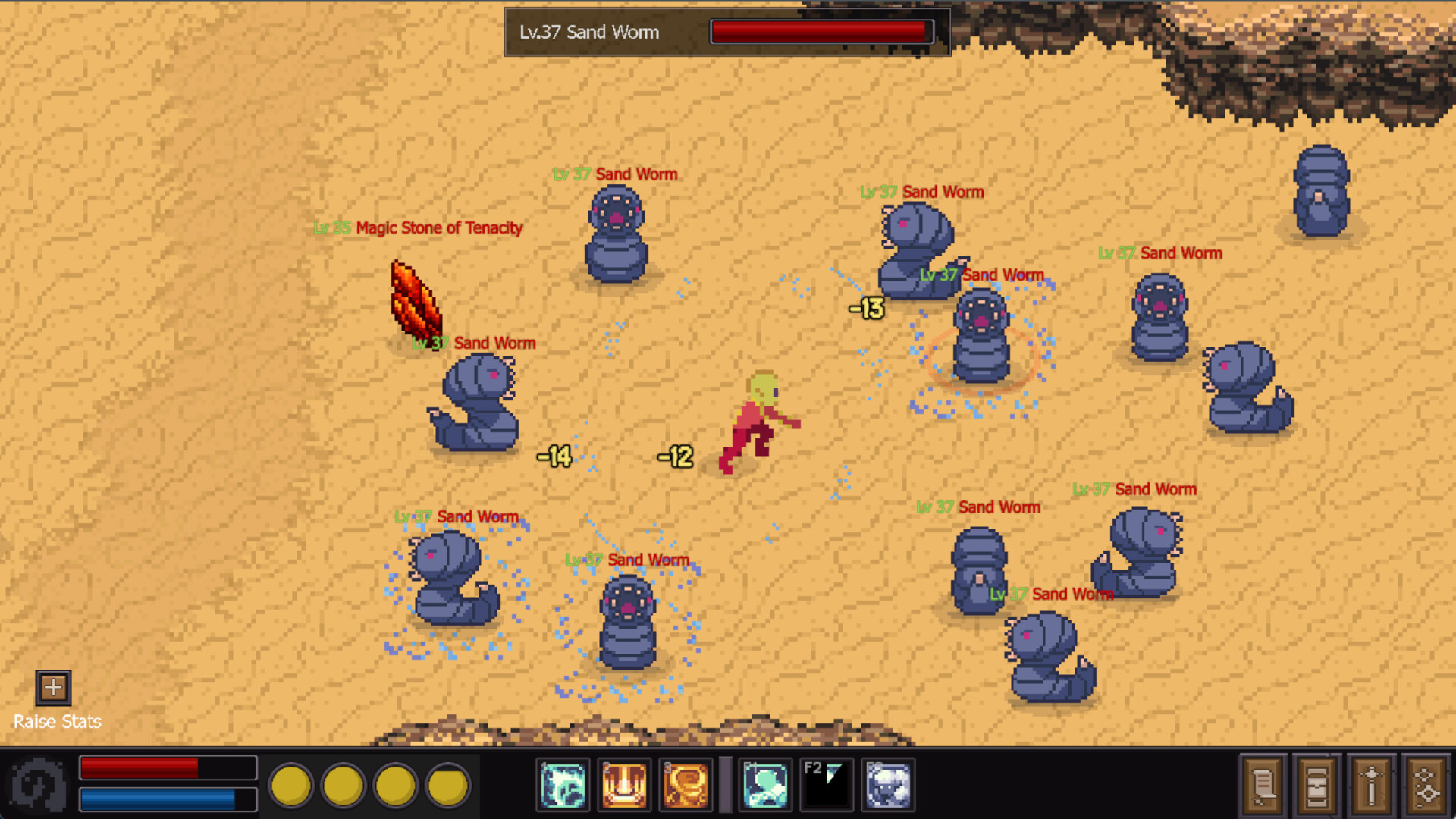Open the quest log scroll icon
Viewport: 1456px width, 819px height.
tap(1262, 785)
